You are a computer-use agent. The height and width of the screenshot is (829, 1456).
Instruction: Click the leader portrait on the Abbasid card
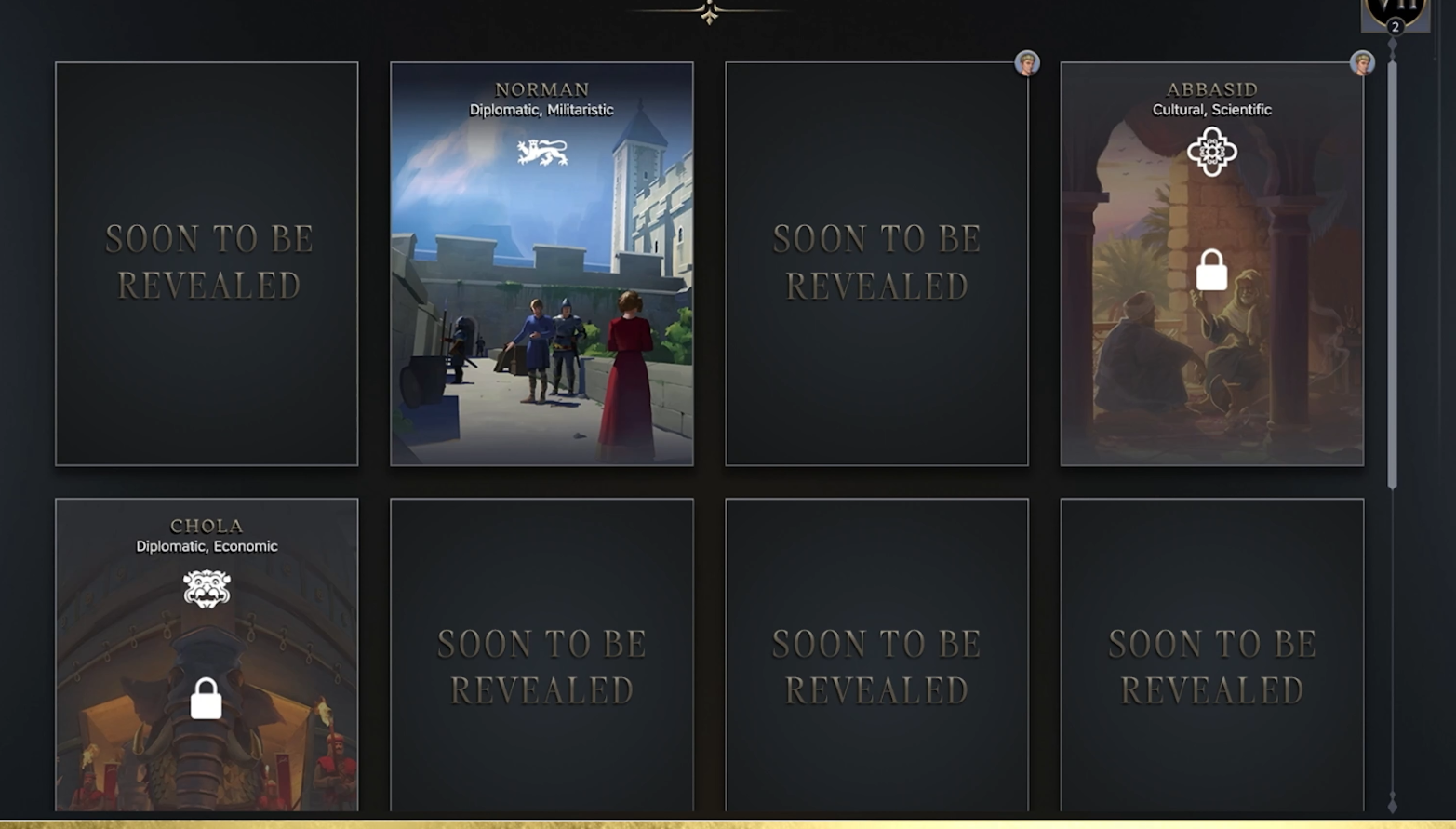[x=1361, y=62]
